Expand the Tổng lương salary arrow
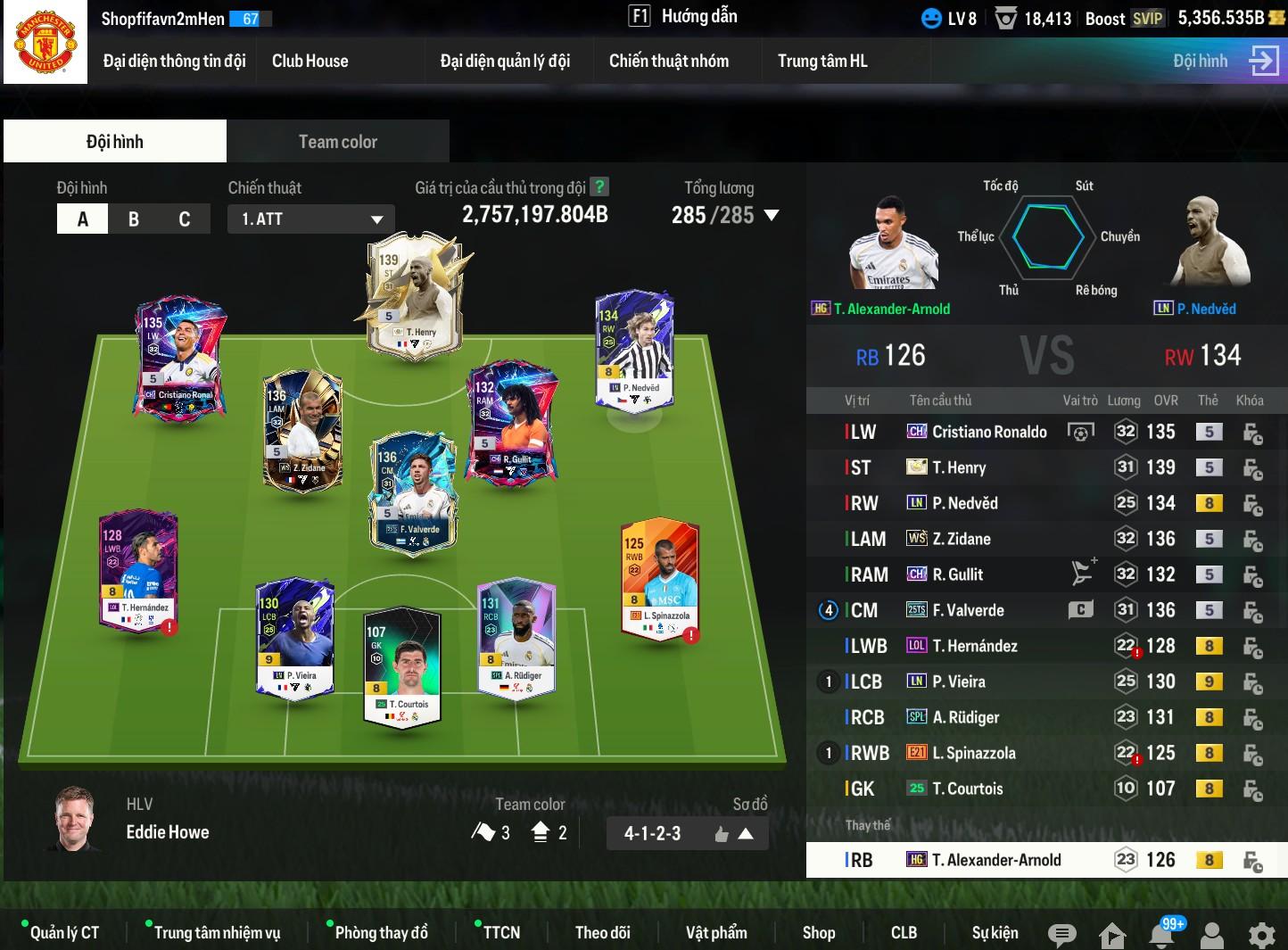1288x950 pixels. pos(772,215)
